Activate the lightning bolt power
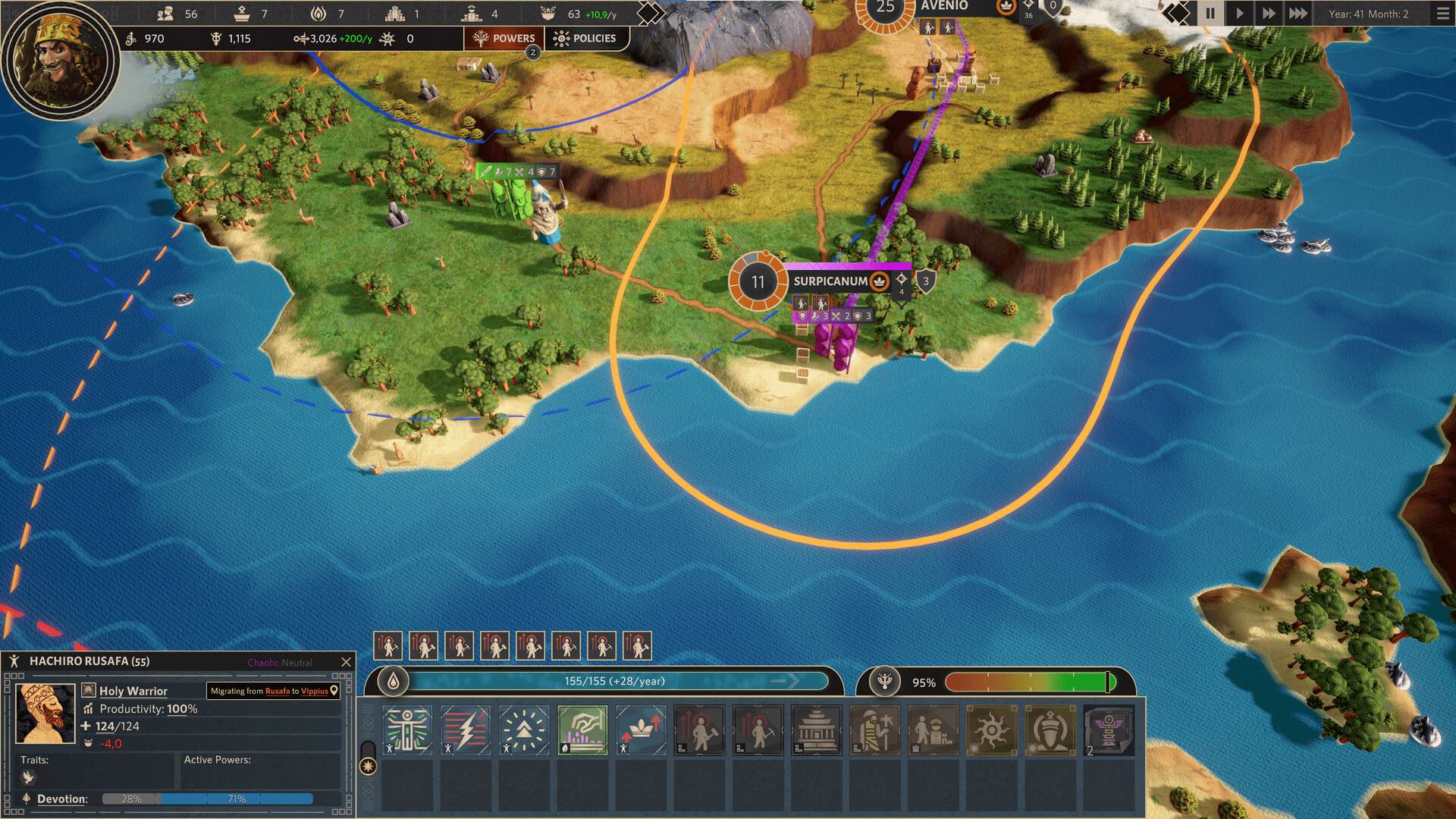 [466, 730]
